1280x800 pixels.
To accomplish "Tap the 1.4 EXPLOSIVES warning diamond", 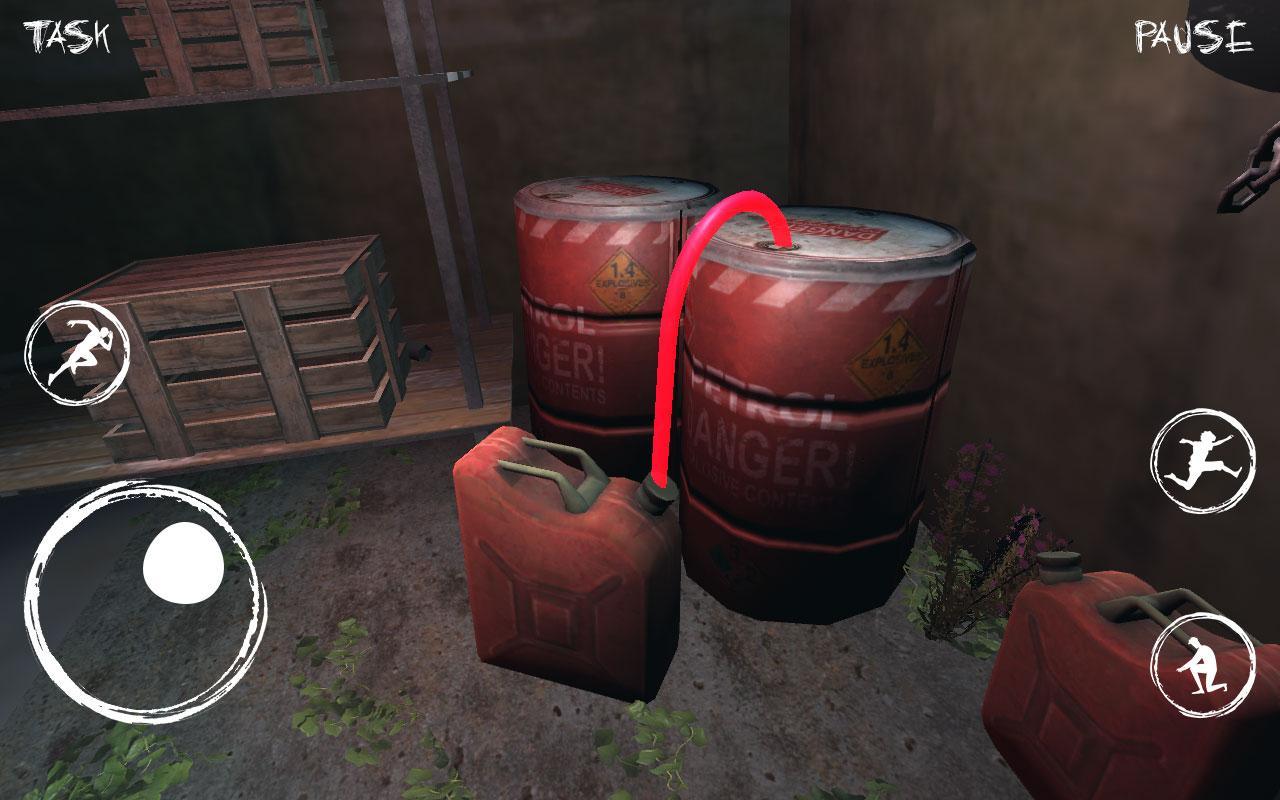I will 886,352.
